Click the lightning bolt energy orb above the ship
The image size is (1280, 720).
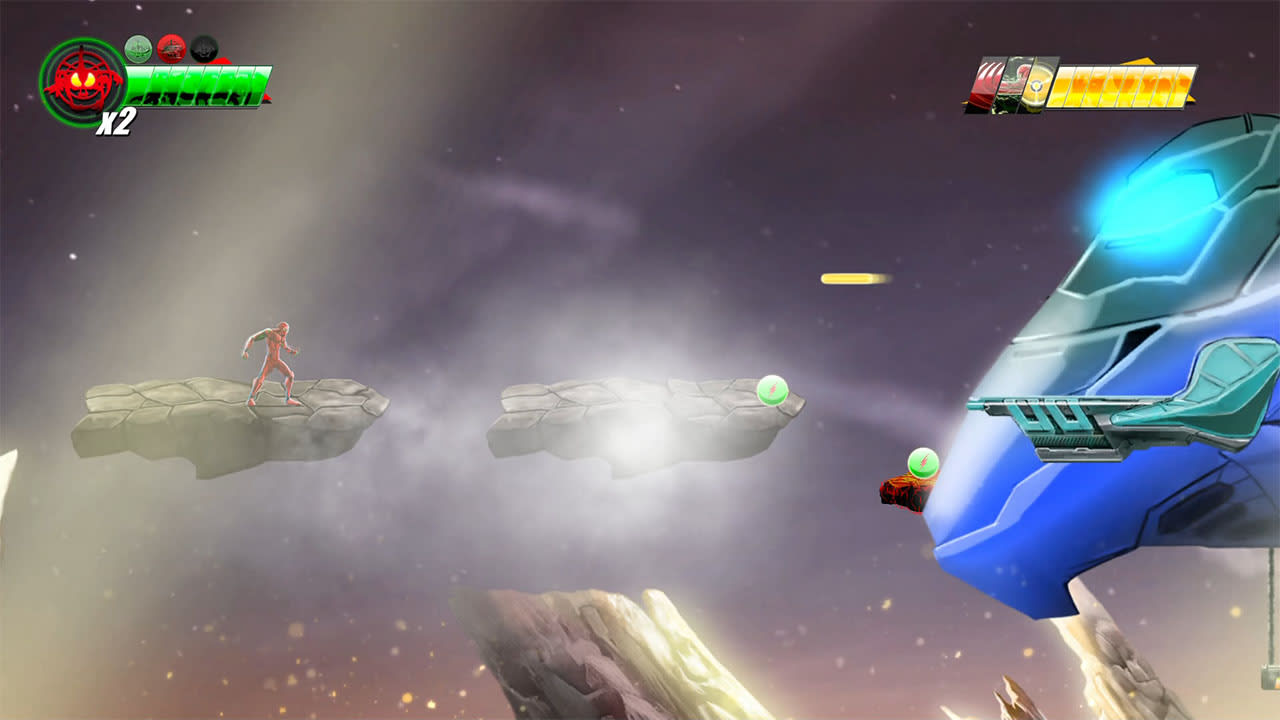[x=923, y=460]
